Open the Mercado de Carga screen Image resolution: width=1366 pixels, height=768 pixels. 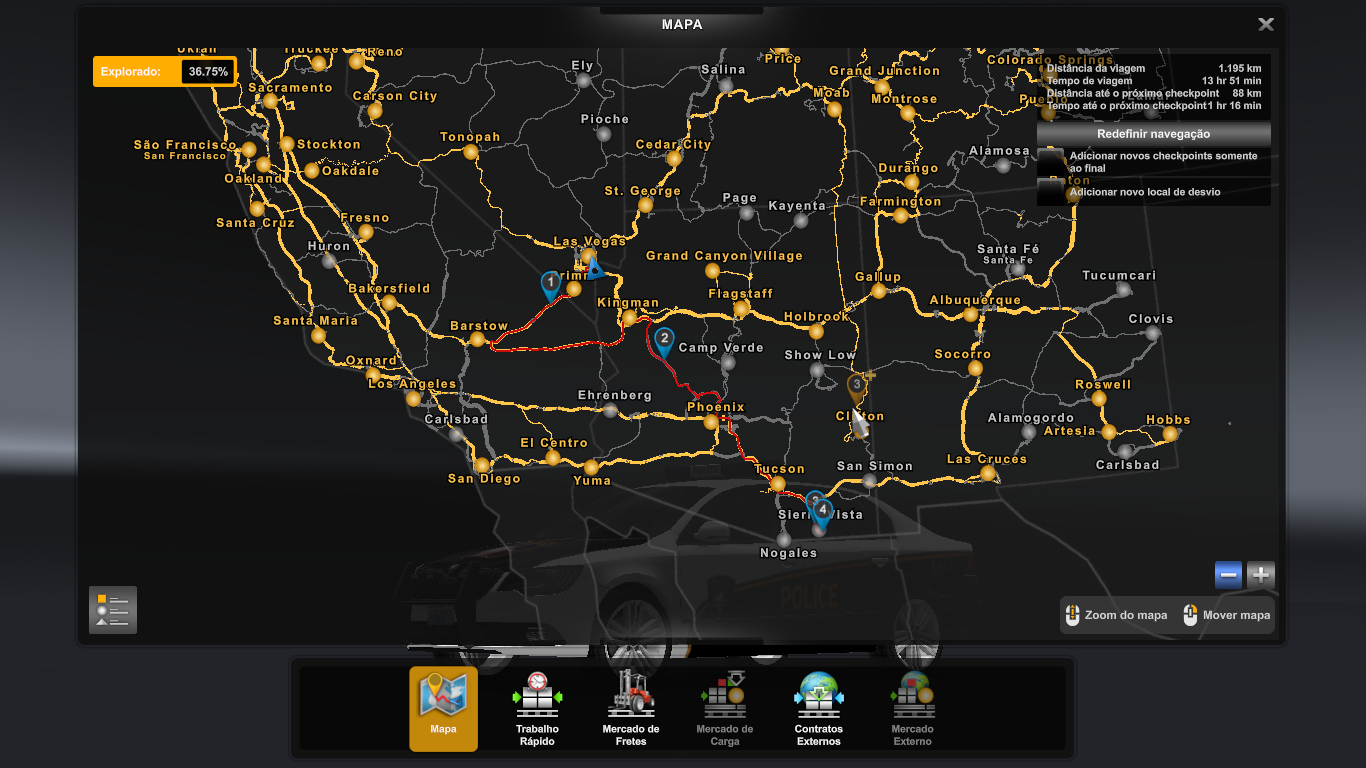pos(724,707)
